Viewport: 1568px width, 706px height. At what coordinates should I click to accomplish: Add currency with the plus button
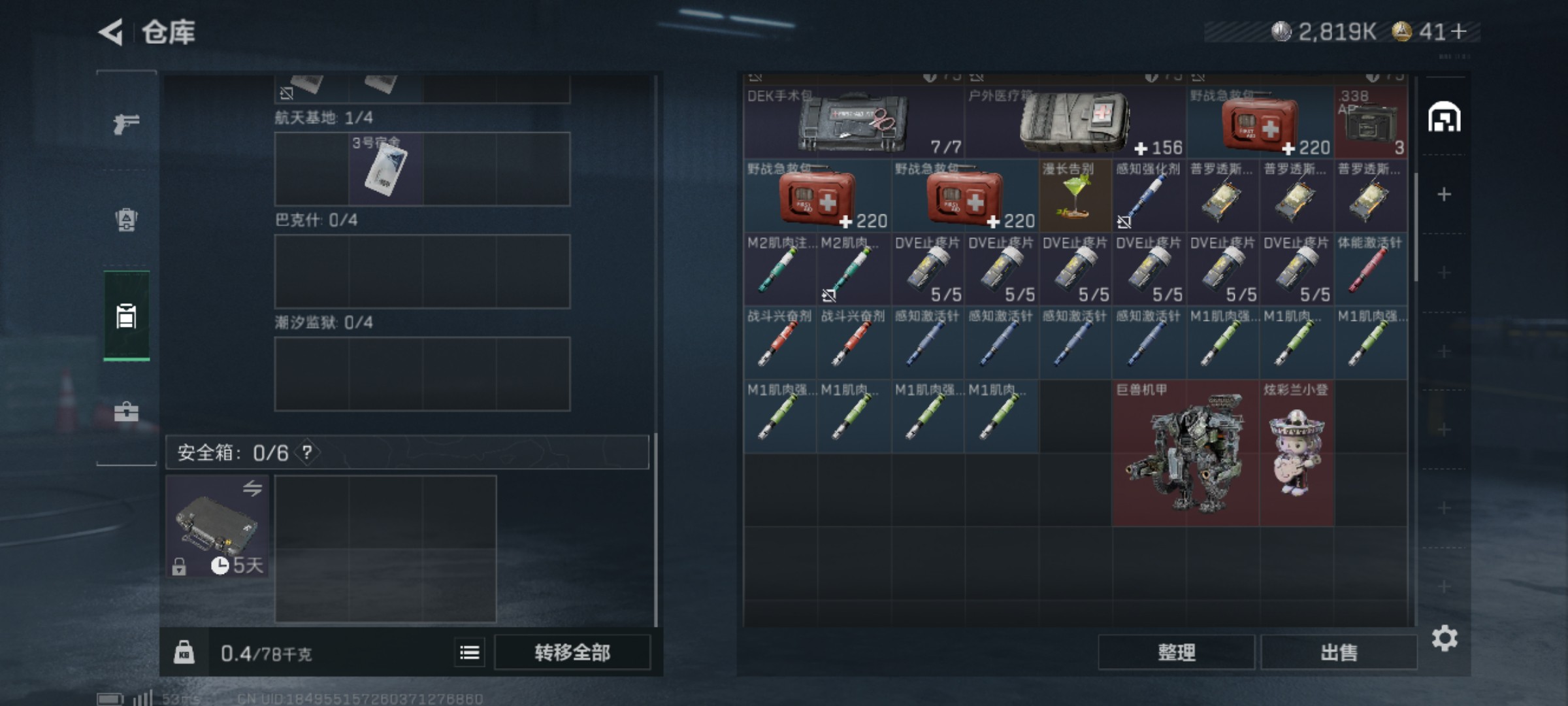coord(1458,31)
